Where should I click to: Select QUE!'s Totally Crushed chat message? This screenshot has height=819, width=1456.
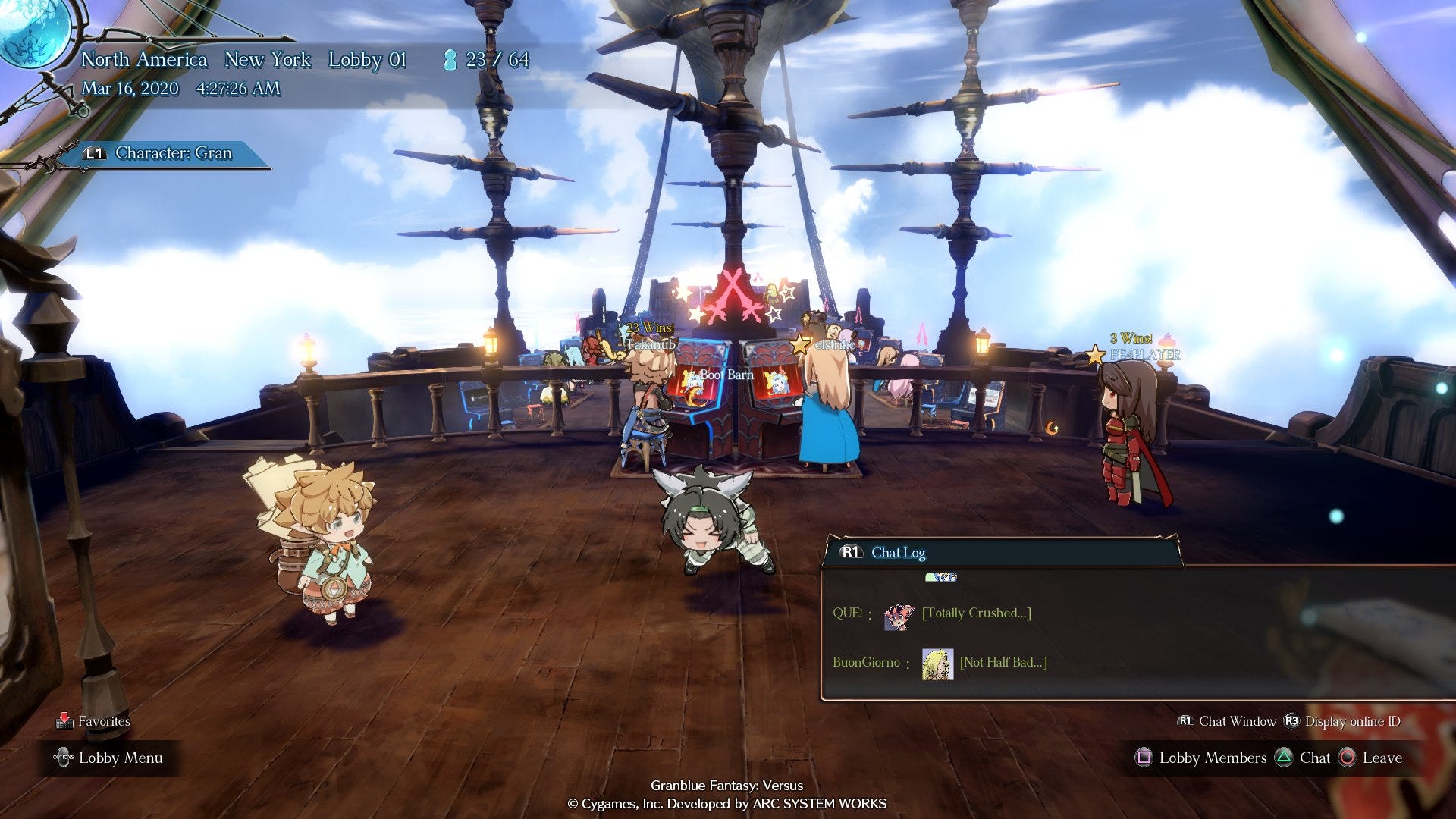[x=976, y=613]
